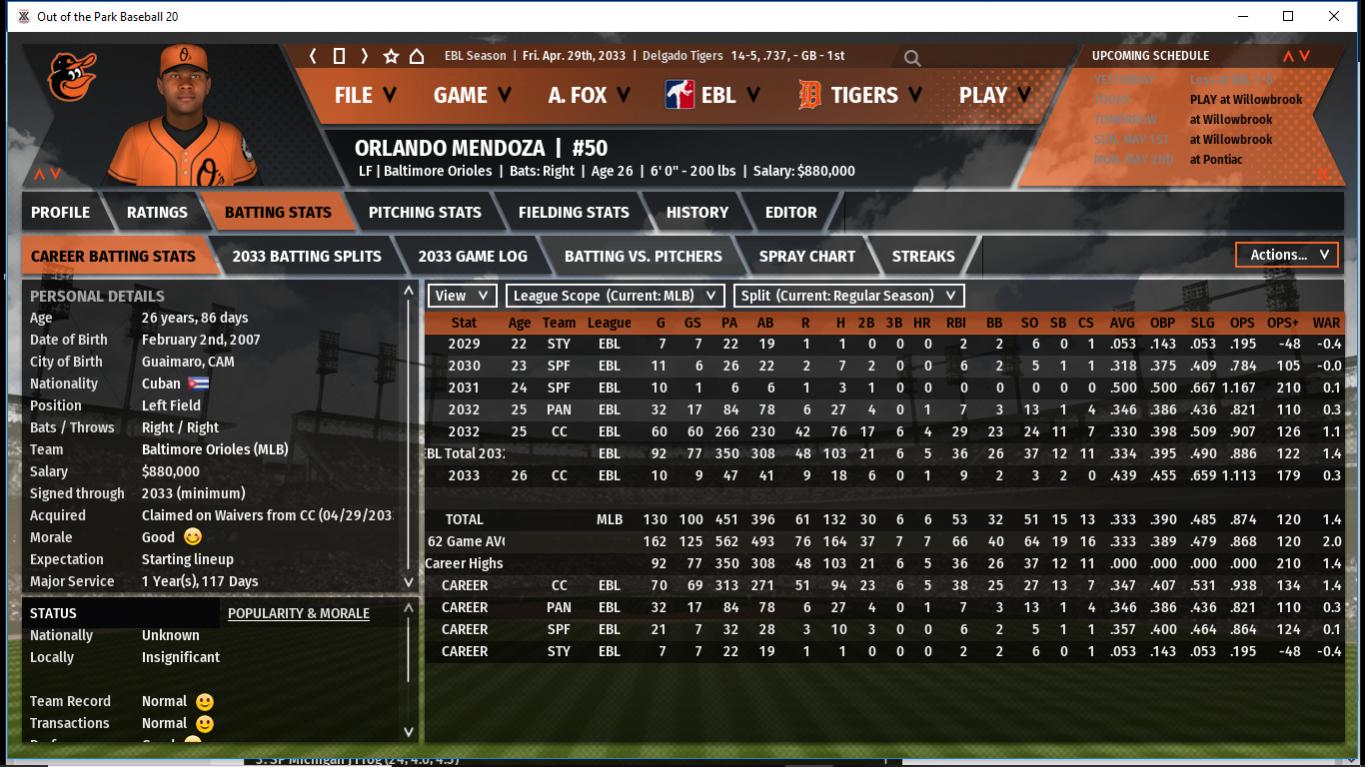Open the GAME menu
Image resolution: width=1365 pixels, height=767 pixels.
click(472, 95)
